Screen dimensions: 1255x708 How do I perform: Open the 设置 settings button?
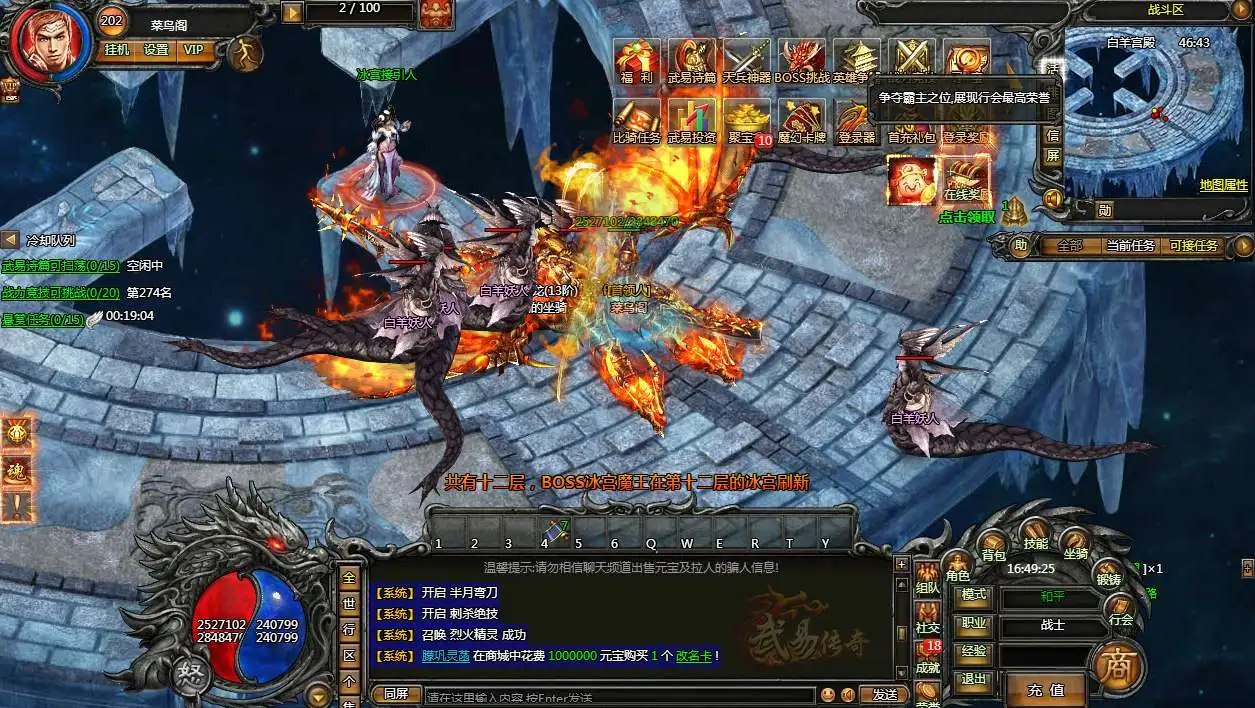155,49
